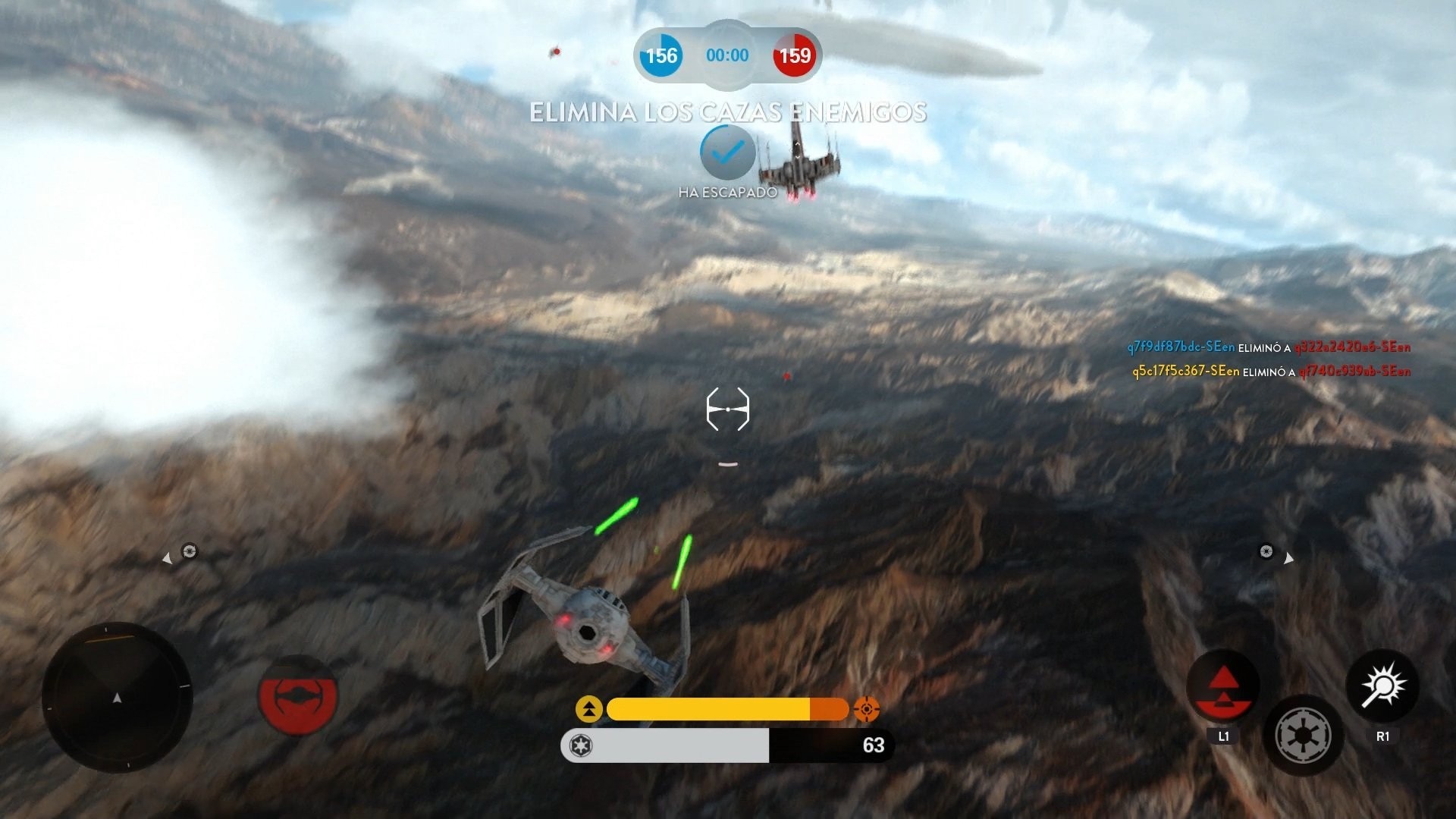Open the radar compass in the bottom left

tap(118, 698)
